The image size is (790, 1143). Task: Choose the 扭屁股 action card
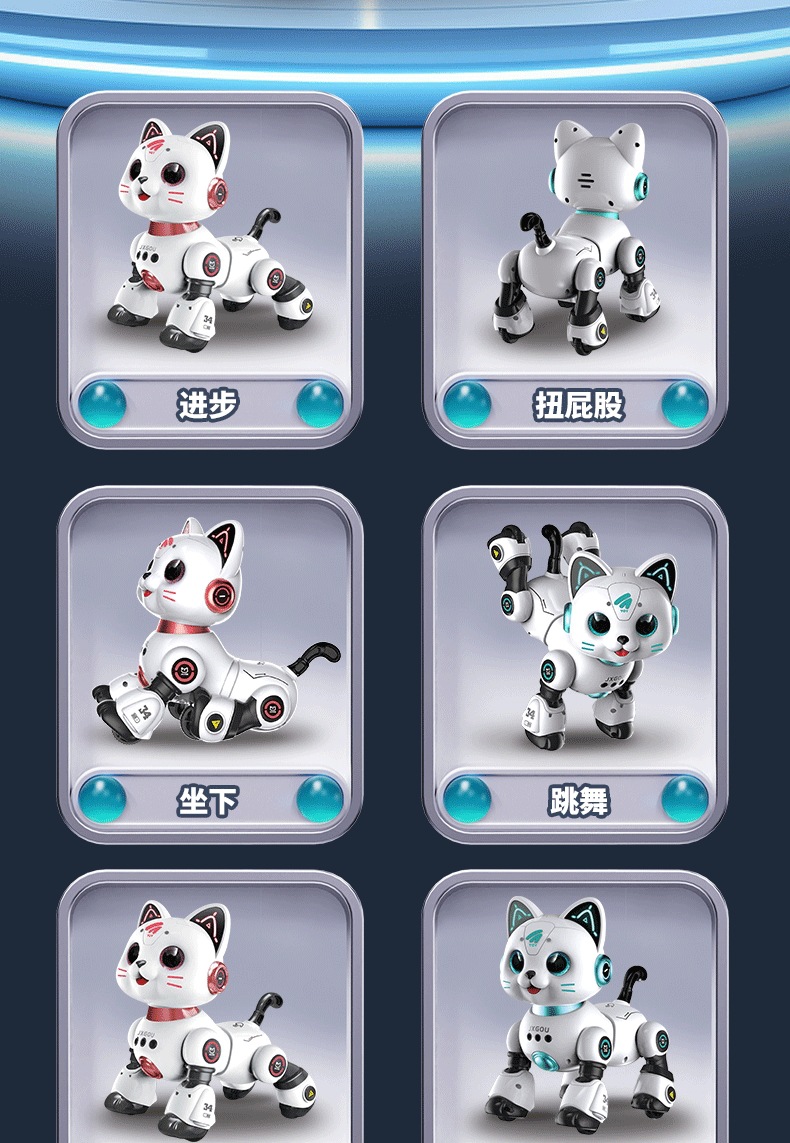coord(575,270)
